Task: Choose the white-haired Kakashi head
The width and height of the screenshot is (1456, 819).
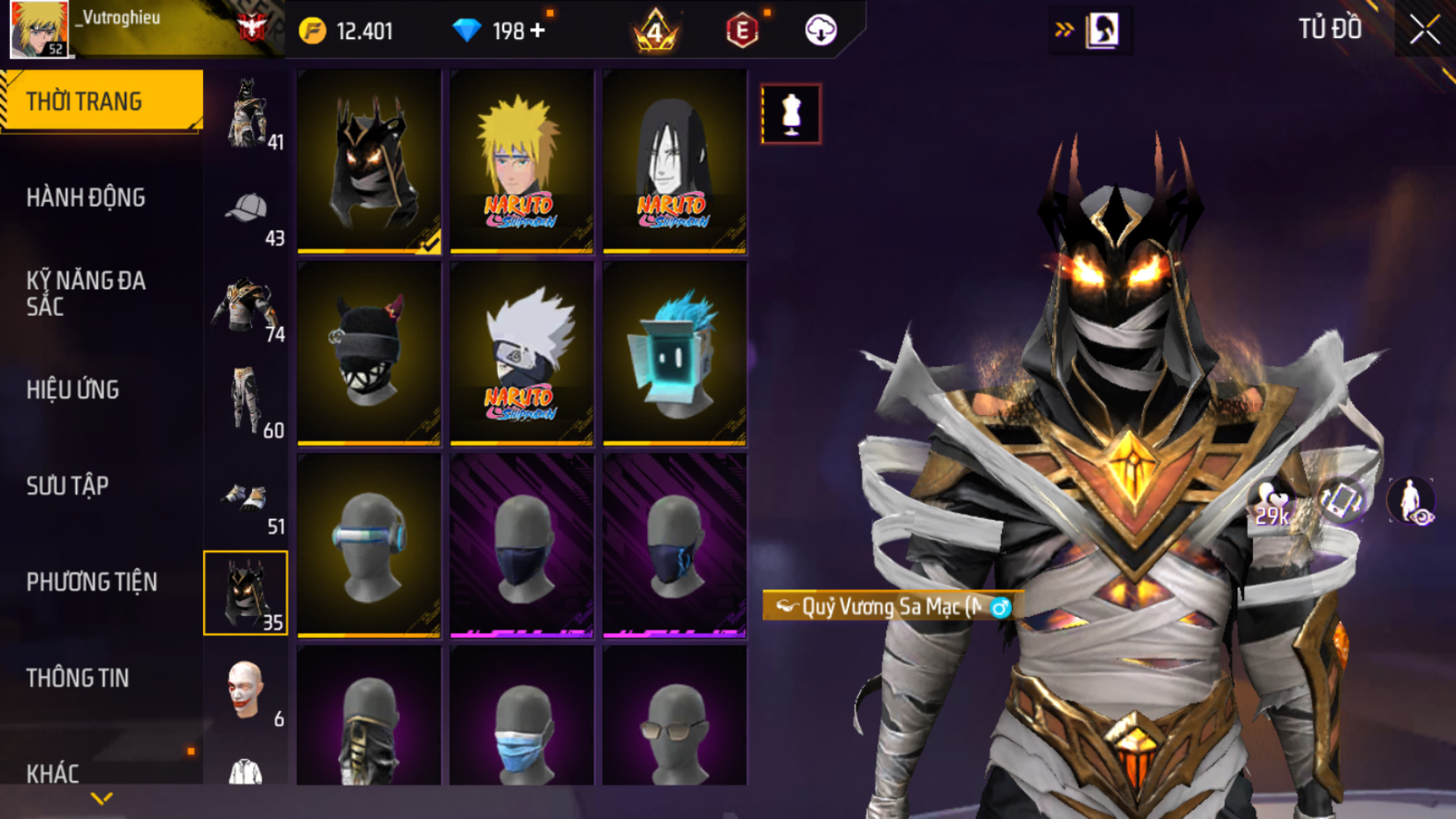Action: (521, 353)
